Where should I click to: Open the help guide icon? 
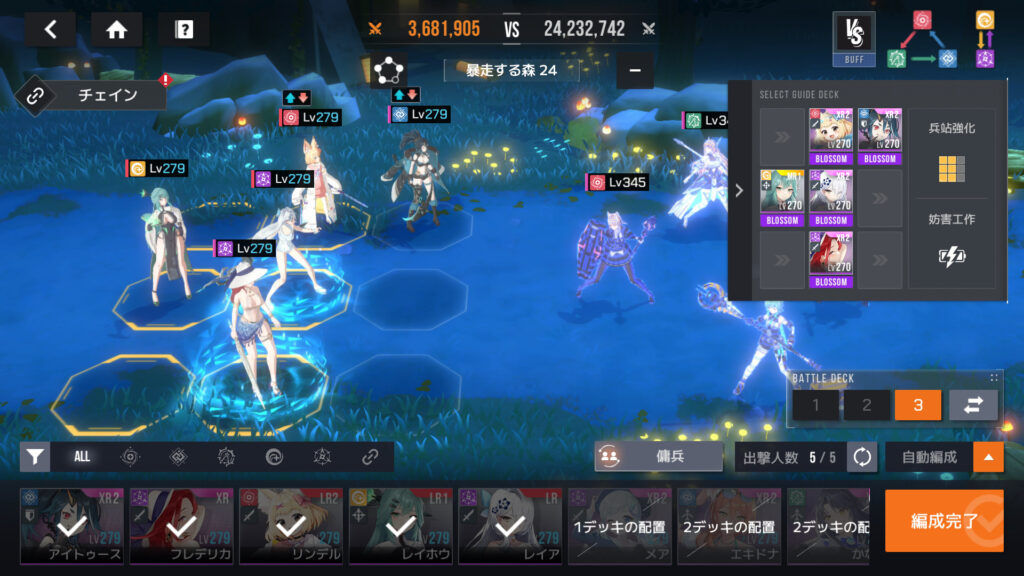(x=183, y=29)
